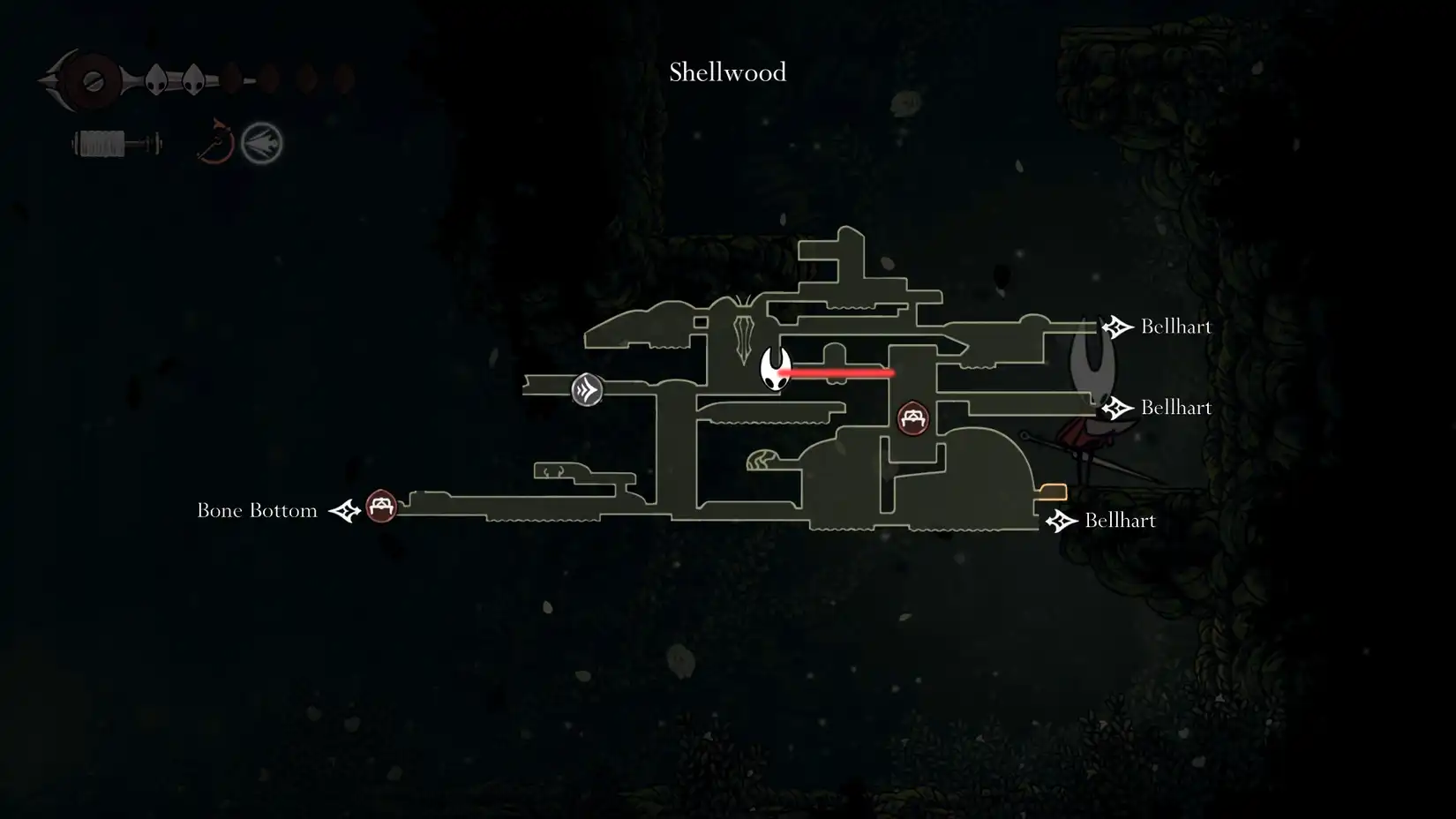
Task: Select the player position marker on the map
Action: pos(774,371)
